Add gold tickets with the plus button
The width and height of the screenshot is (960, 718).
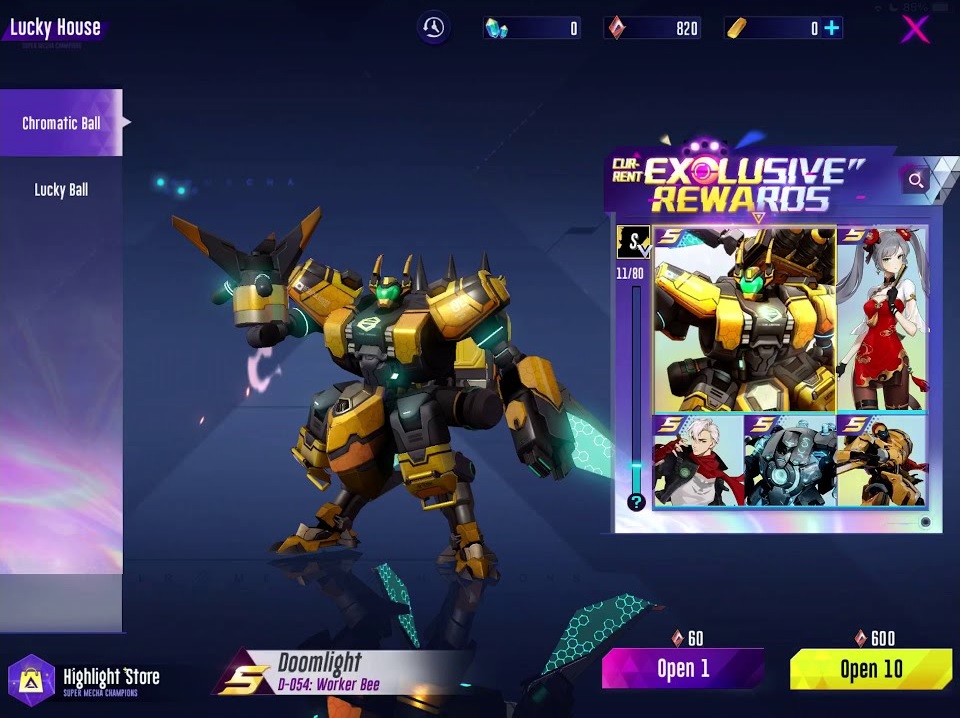click(831, 29)
